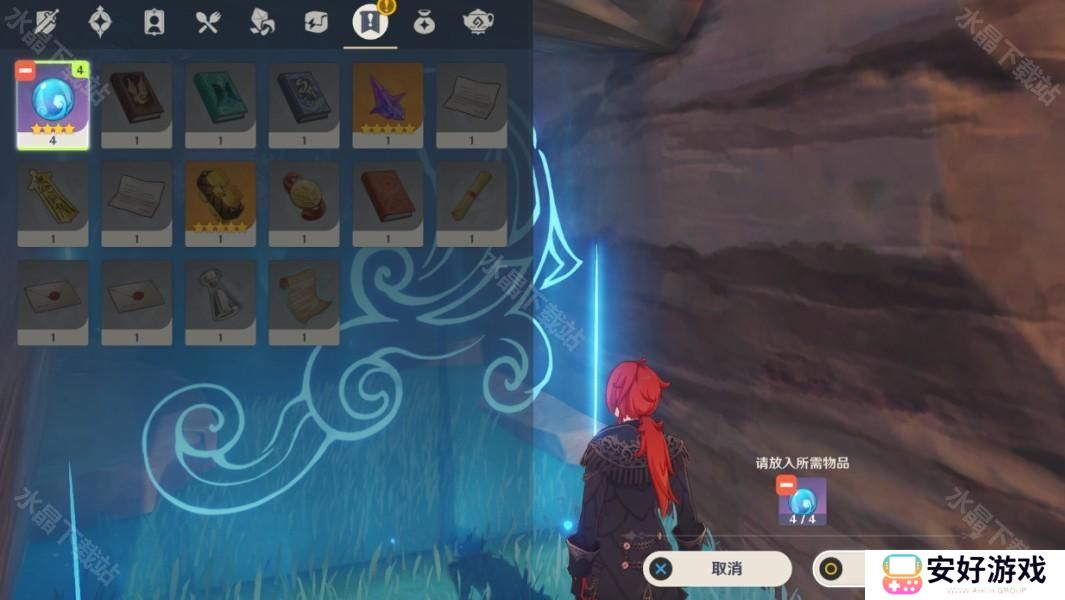The height and width of the screenshot is (600, 1065).
Task: Cancel with the 取消 button
Action: (718, 569)
